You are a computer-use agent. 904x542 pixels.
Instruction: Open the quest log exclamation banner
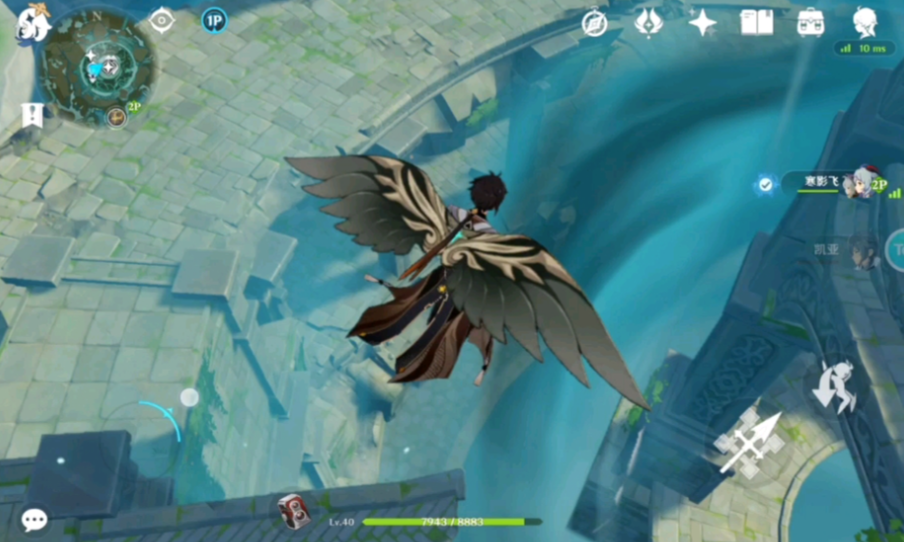(x=33, y=114)
